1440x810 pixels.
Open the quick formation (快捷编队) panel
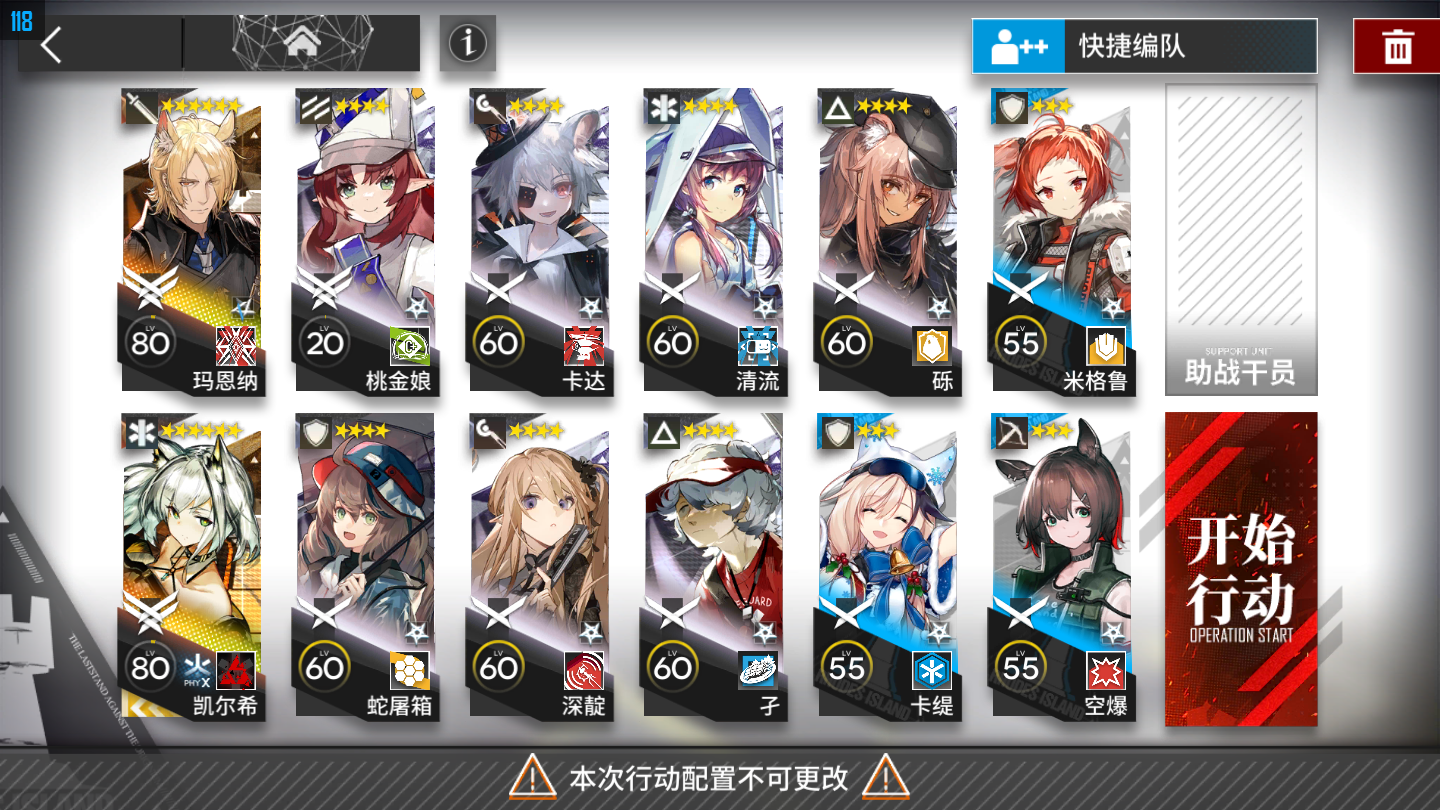point(1144,46)
